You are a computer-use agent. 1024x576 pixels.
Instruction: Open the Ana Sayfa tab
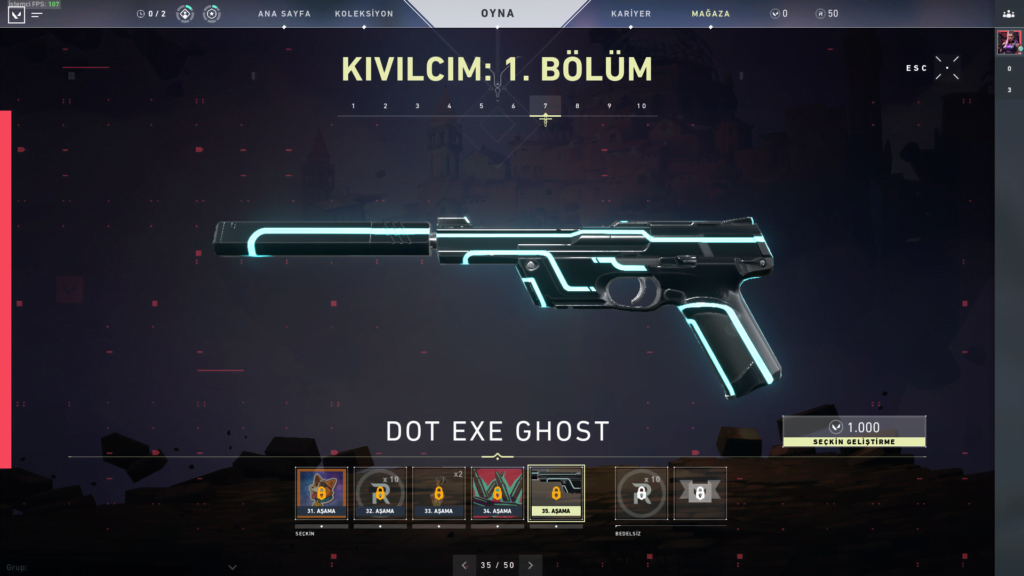click(x=284, y=14)
